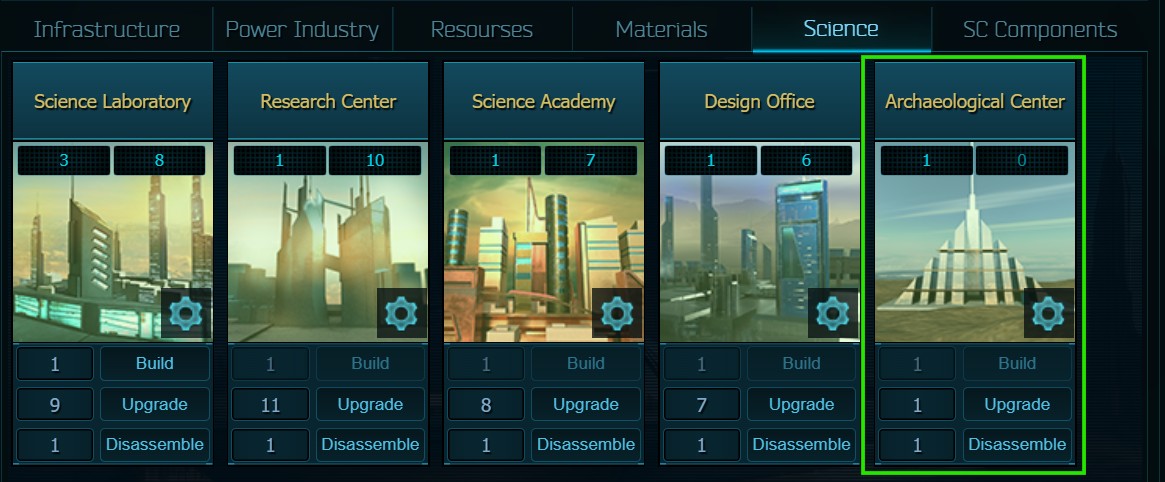This screenshot has width=1165, height=482.
Task: Show the Materials tab
Action: (x=661, y=29)
